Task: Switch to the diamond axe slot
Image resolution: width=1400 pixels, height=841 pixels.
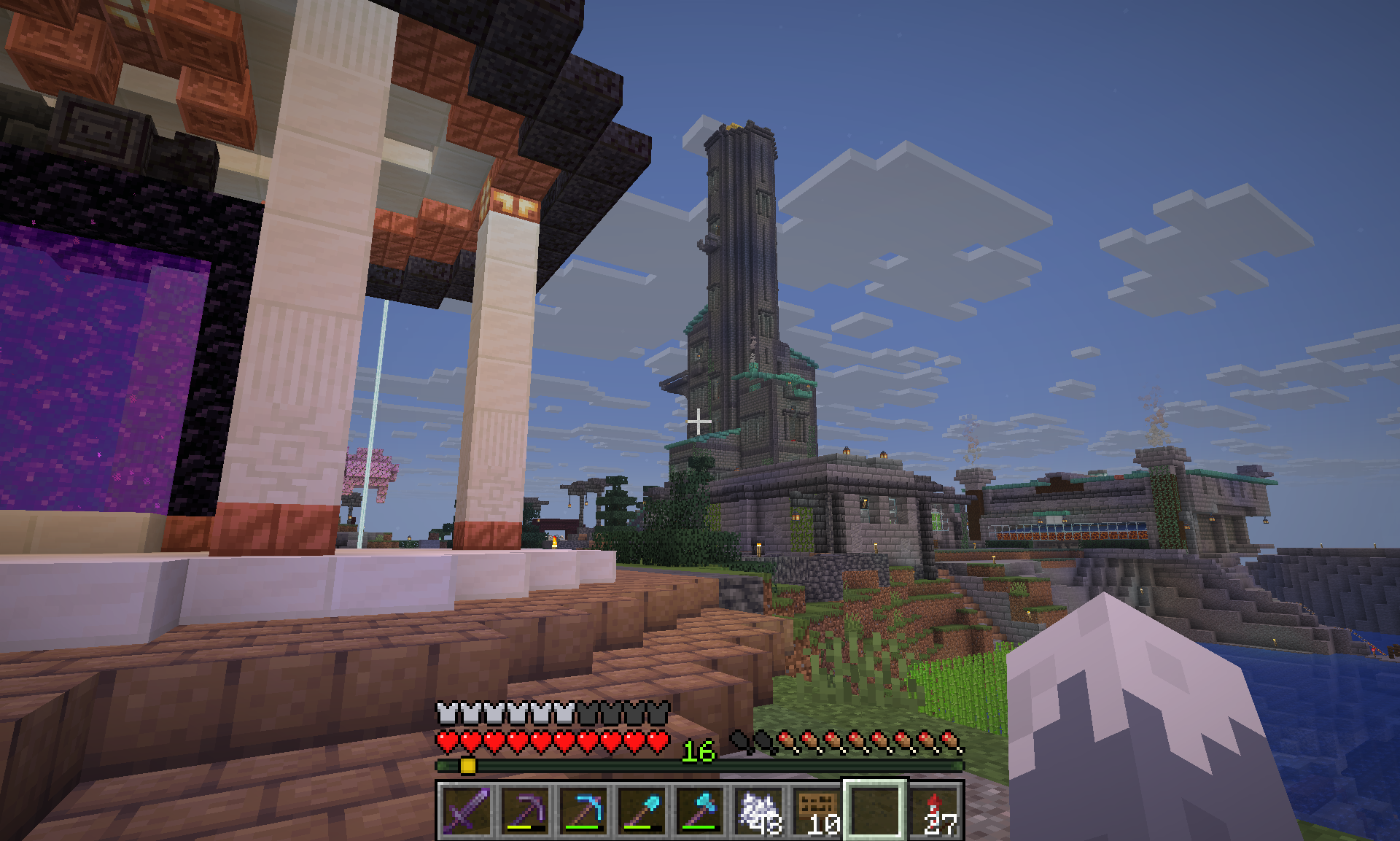Action: (700, 810)
